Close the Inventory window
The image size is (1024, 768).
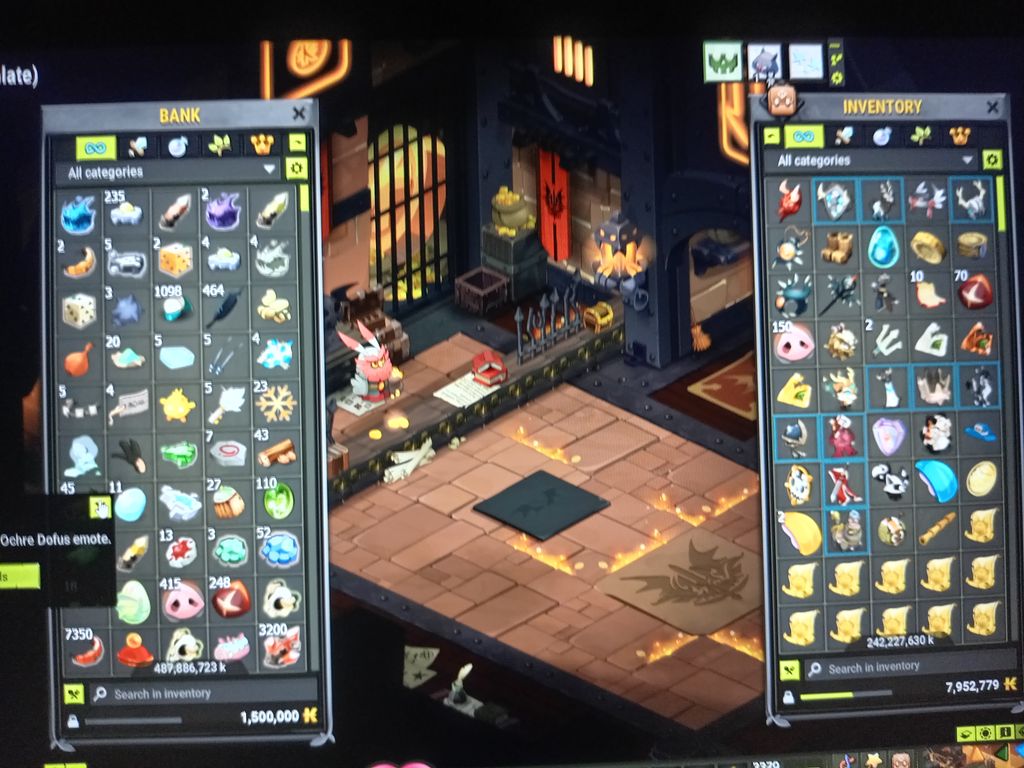[x=992, y=107]
